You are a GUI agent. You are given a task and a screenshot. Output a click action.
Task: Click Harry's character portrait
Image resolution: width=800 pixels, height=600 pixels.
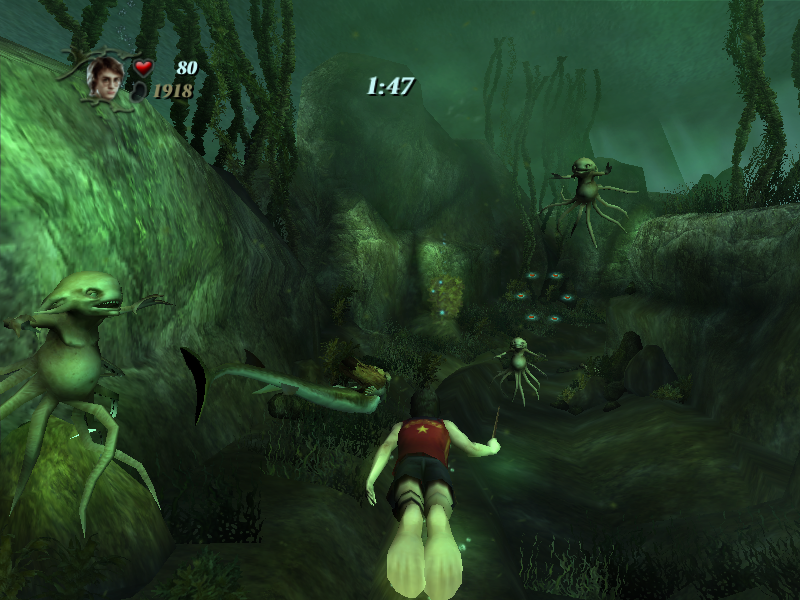(104, 78)
